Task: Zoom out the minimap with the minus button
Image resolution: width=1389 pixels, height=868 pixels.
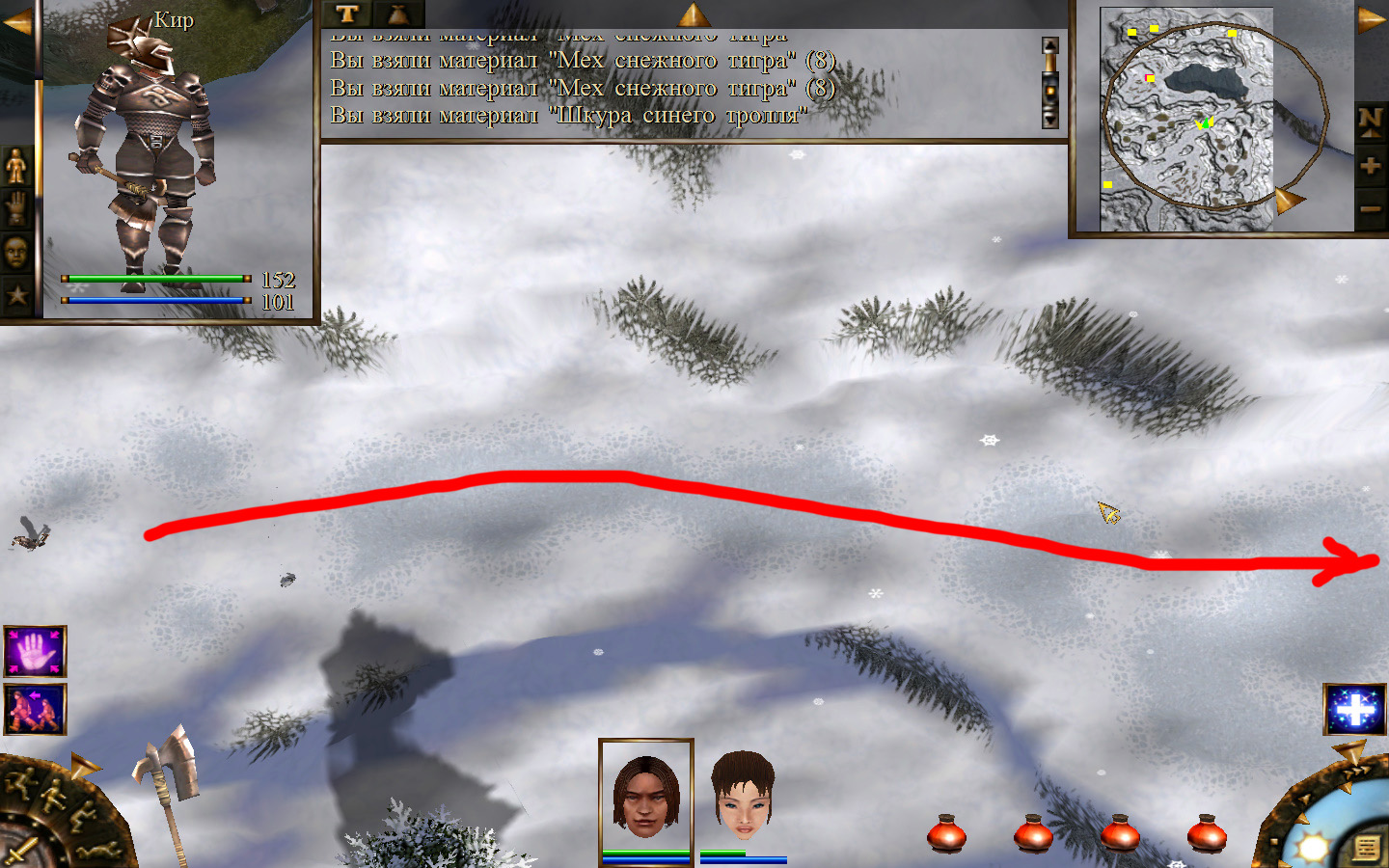Action: click(1371, 208)
